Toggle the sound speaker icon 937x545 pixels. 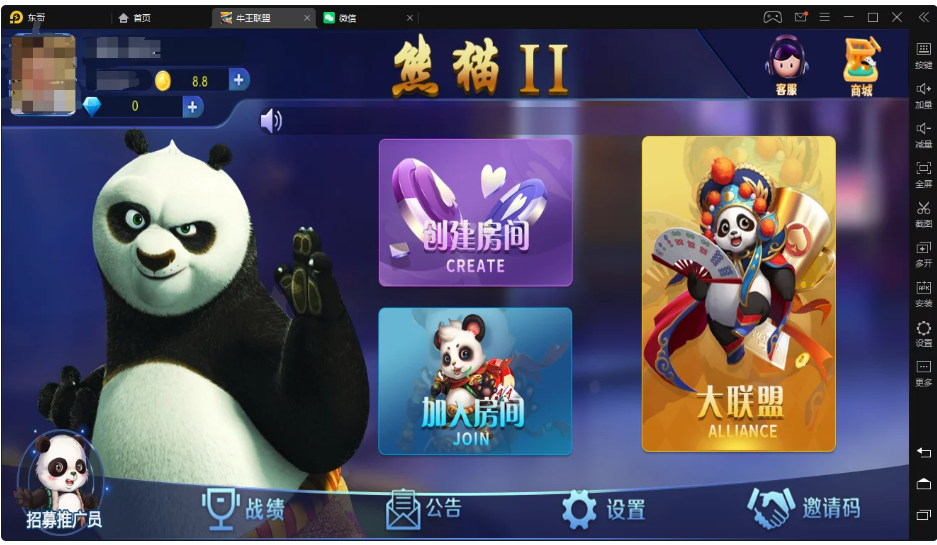(x=270, y=121)
